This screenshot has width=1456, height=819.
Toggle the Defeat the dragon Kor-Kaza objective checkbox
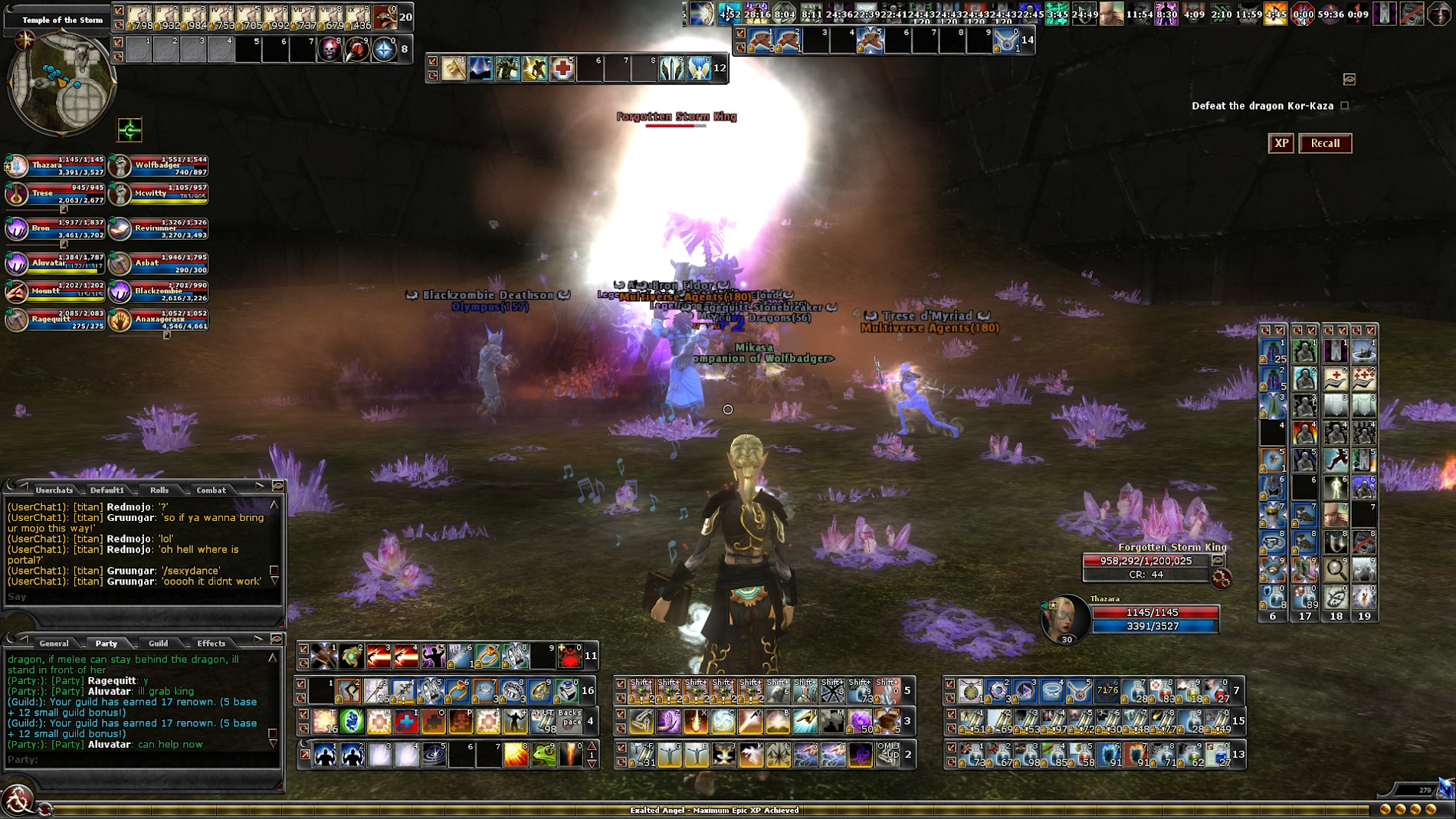click(x=1344, y=106)
